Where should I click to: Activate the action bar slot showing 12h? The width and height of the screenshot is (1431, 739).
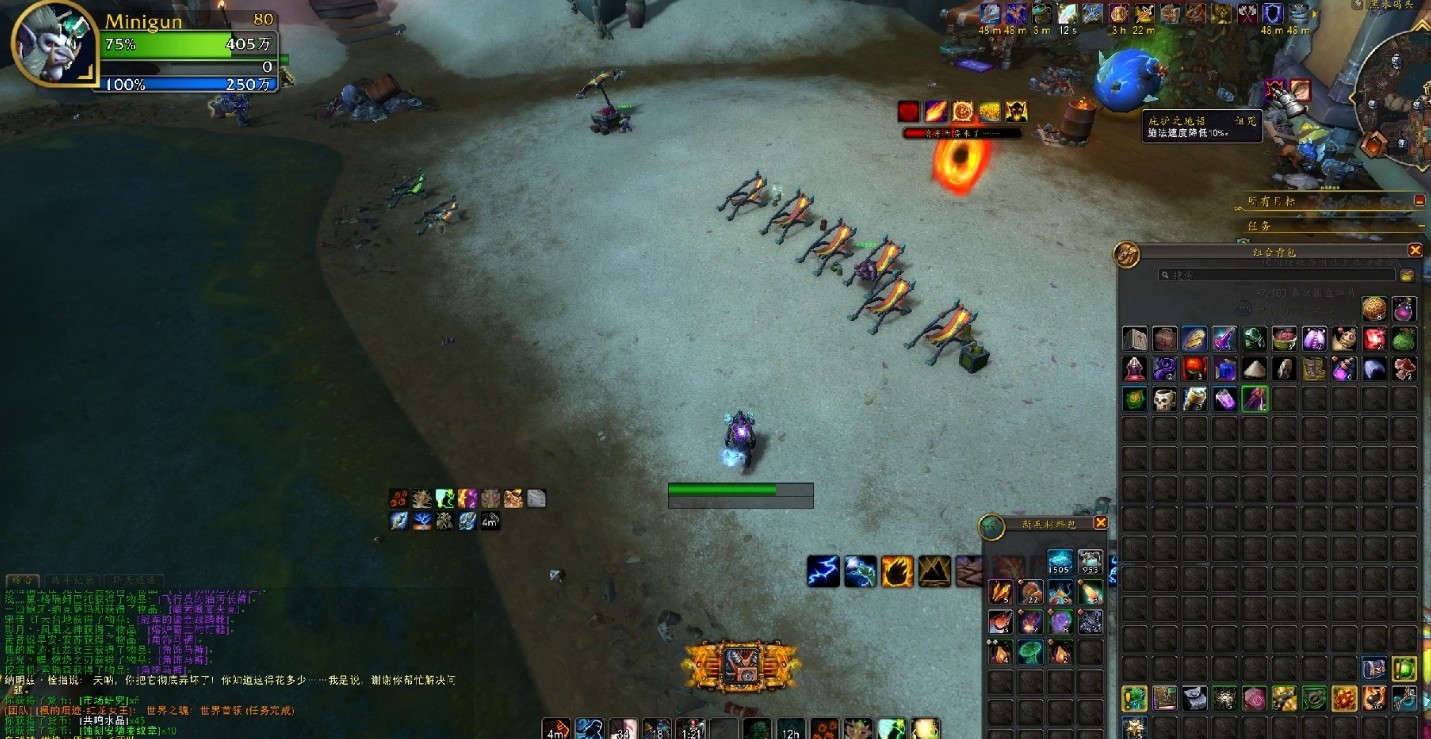pos(791,729)
